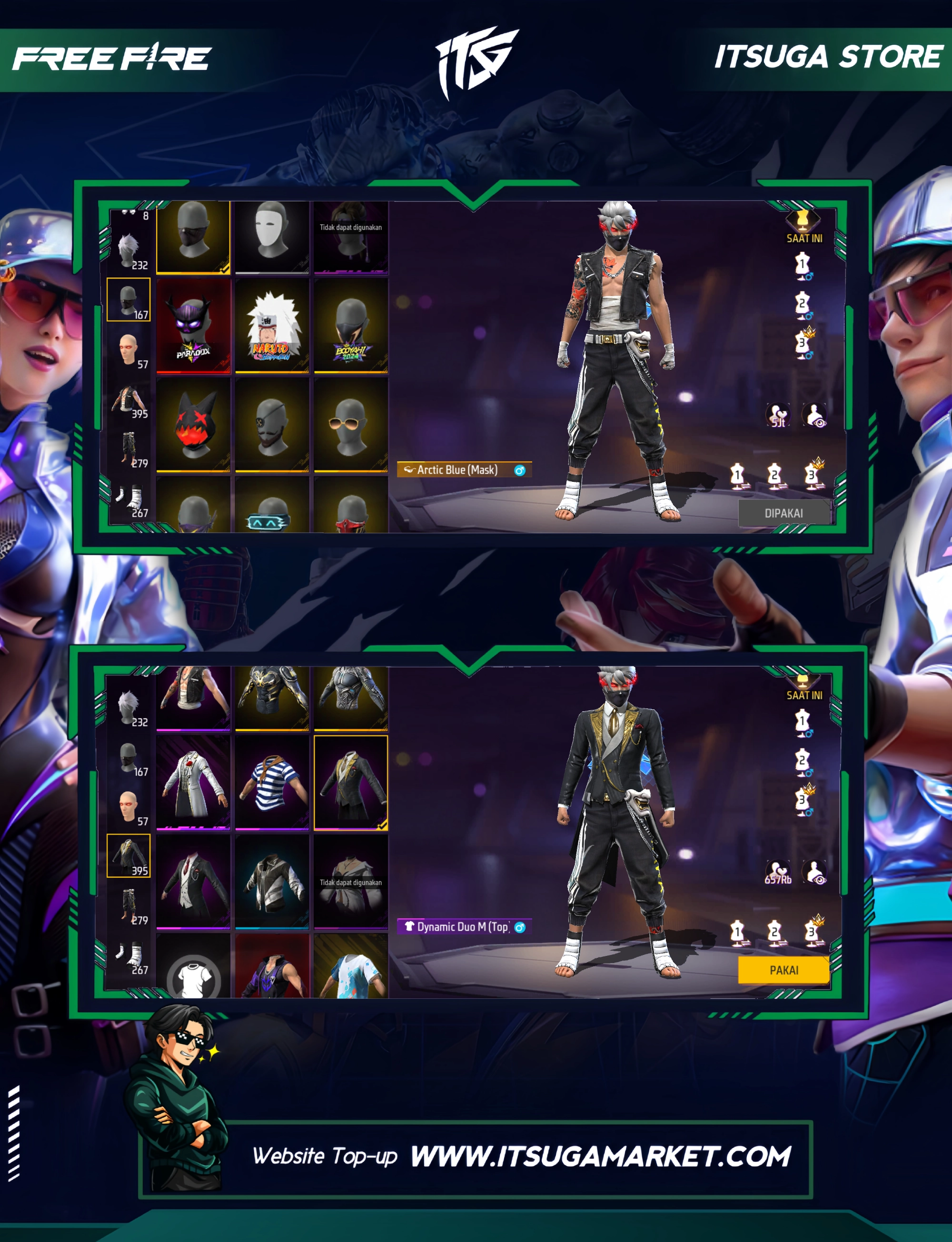952x1242 pixels.
Task: Choose the white coat with red rose
Action: (193, 783)
